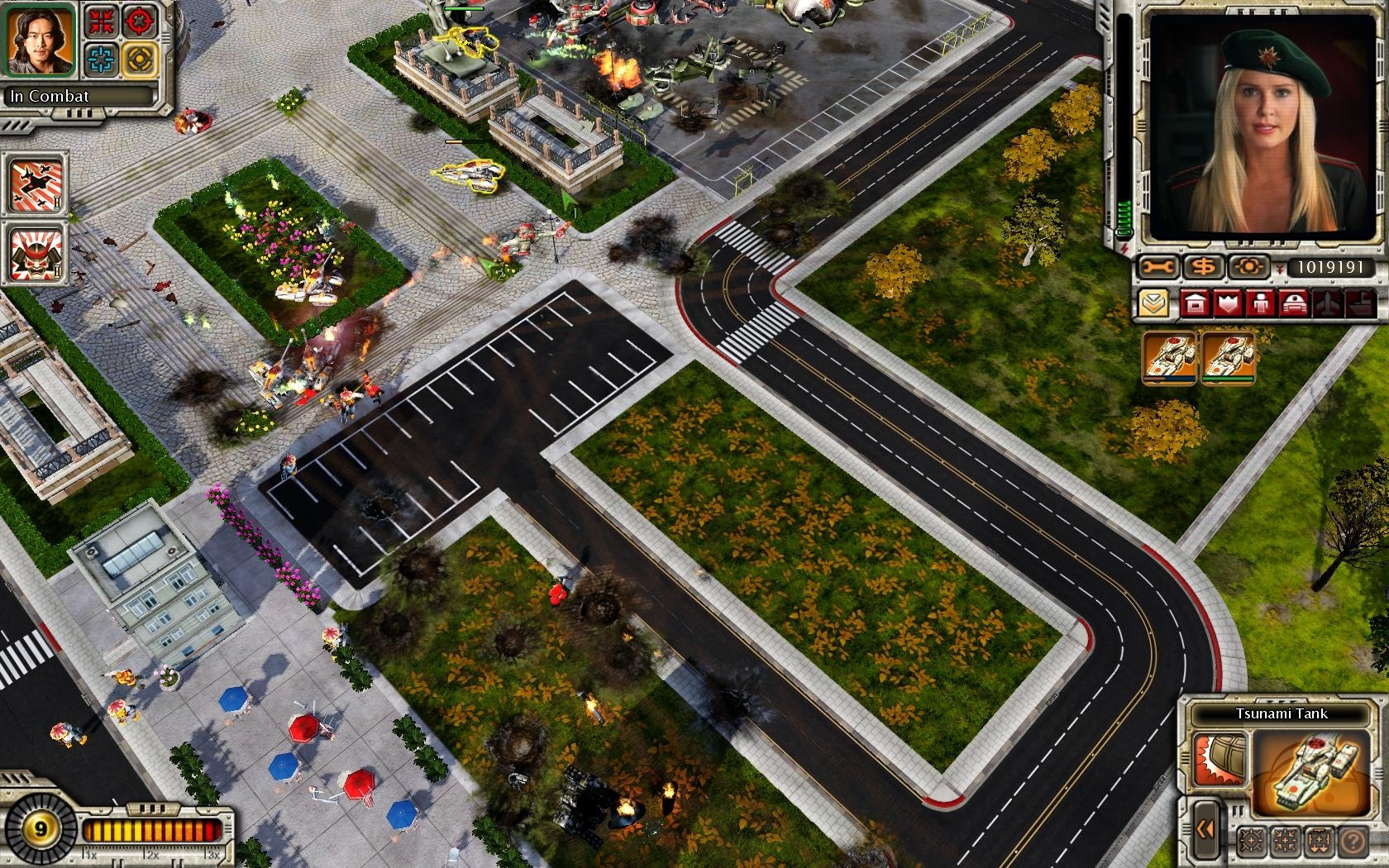Click the aircraft production tab icon
Viewport: 1389px width, 868px height.
click(1326, 303)
